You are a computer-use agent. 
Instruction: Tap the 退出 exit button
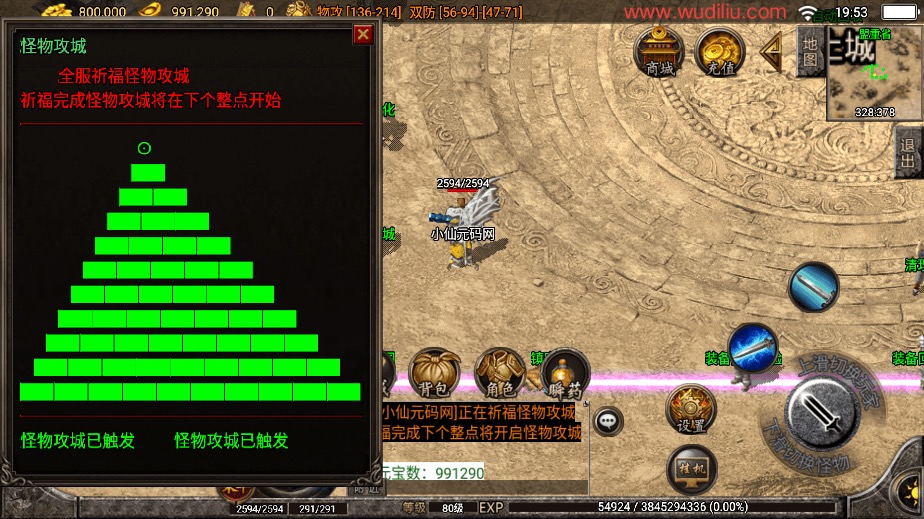point(908,157)
